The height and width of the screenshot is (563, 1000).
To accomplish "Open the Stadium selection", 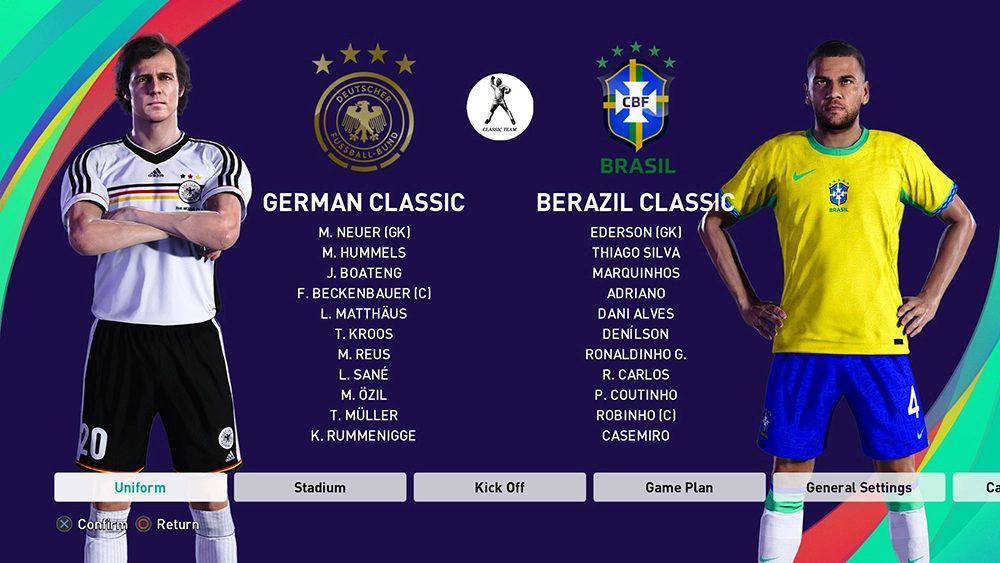I will point(320,487).
